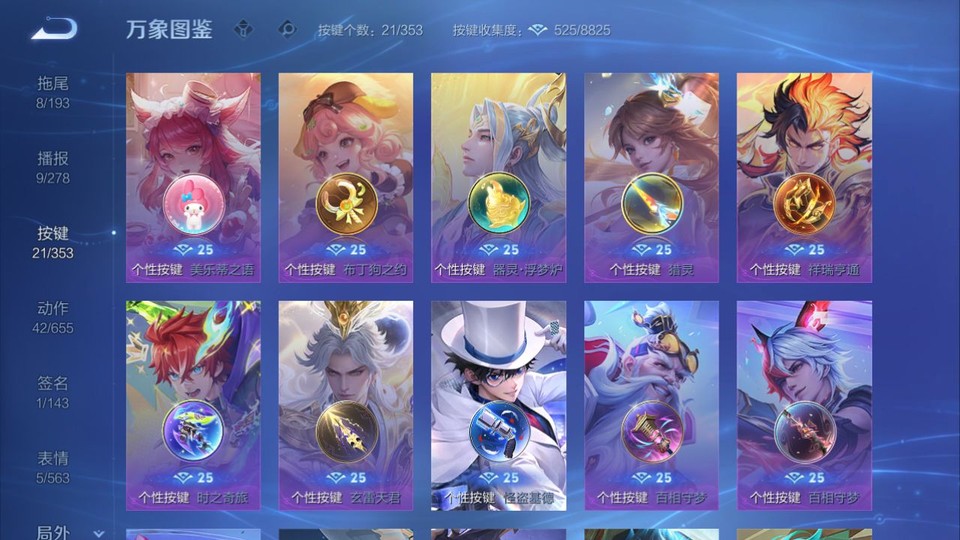Open the 表情 category tab
The width and height of the screenshot is (960, 540).
[x=53, y=467]
